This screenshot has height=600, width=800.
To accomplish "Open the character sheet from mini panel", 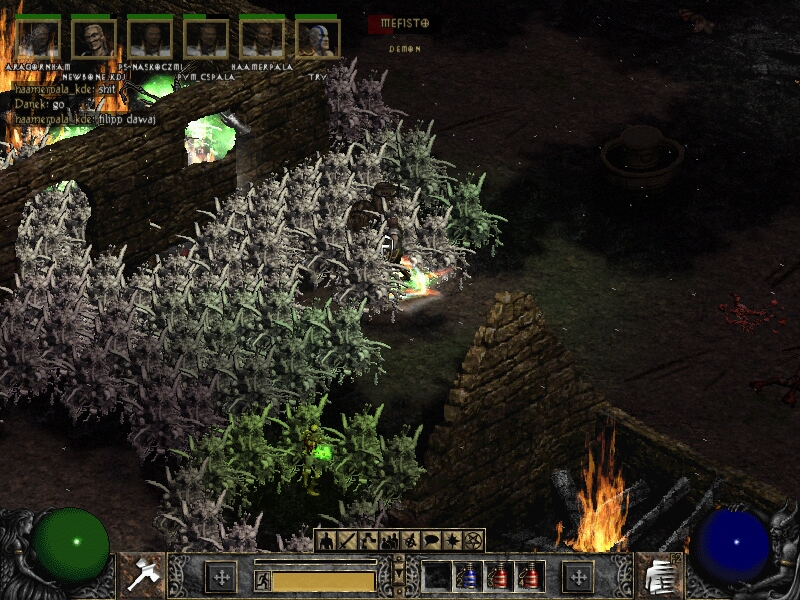I will click(x=327, y=541).
